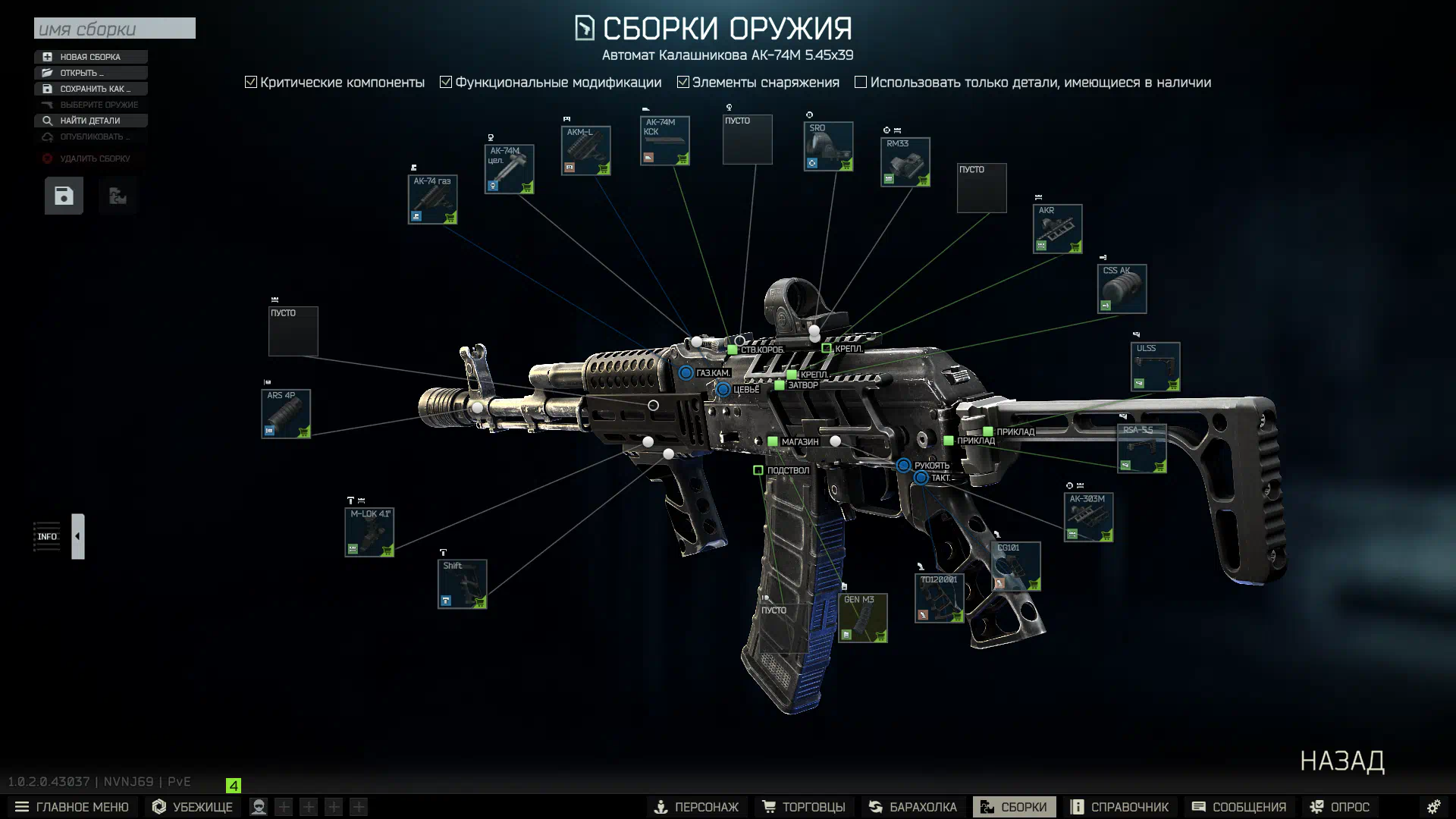Select the SRO sight slot

pyautogui.click(x=828, y=146)
